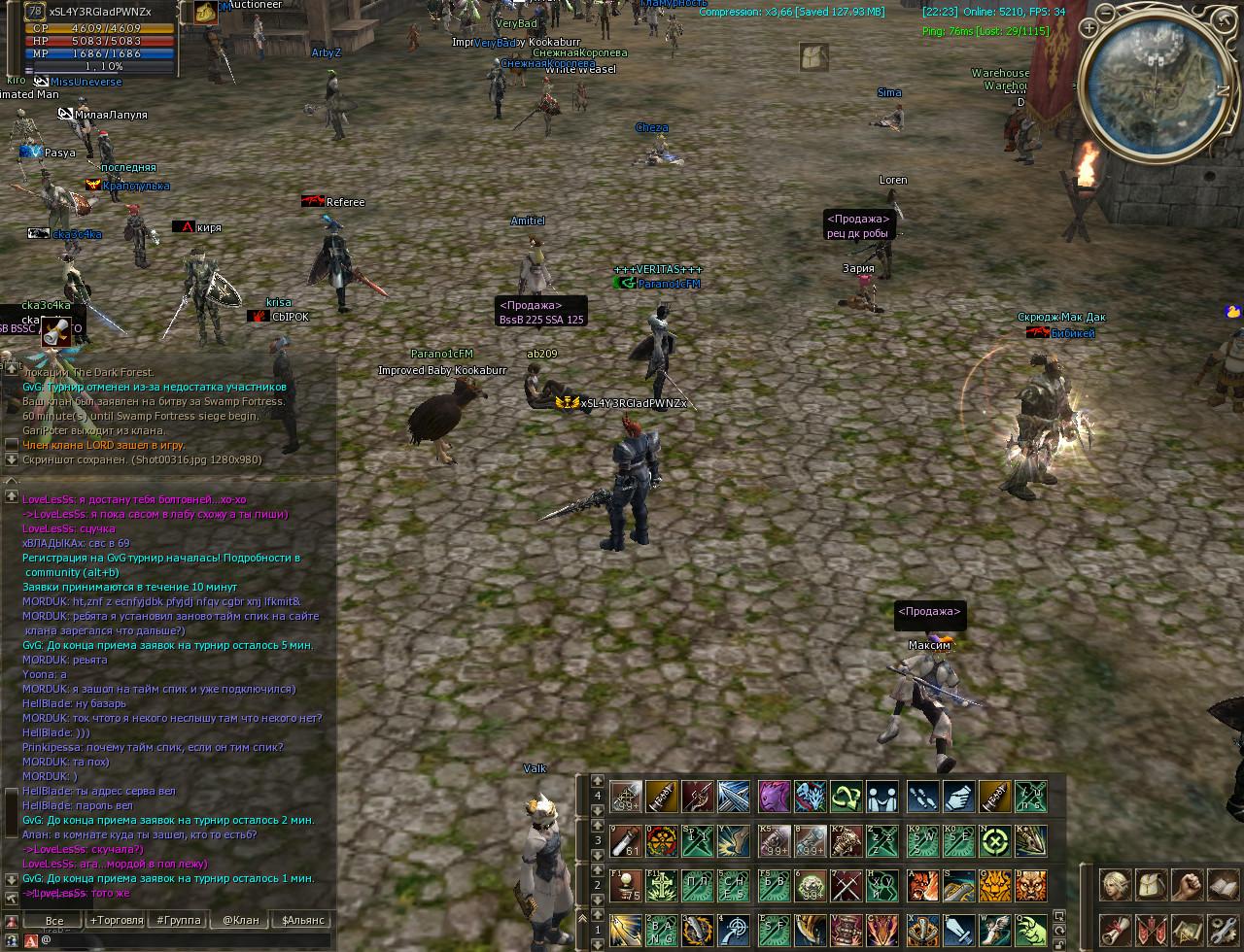This screenshot has height=952, width=1244.
Task: Select the green recycle arrows hotbar slot
Action: (846, 798)
